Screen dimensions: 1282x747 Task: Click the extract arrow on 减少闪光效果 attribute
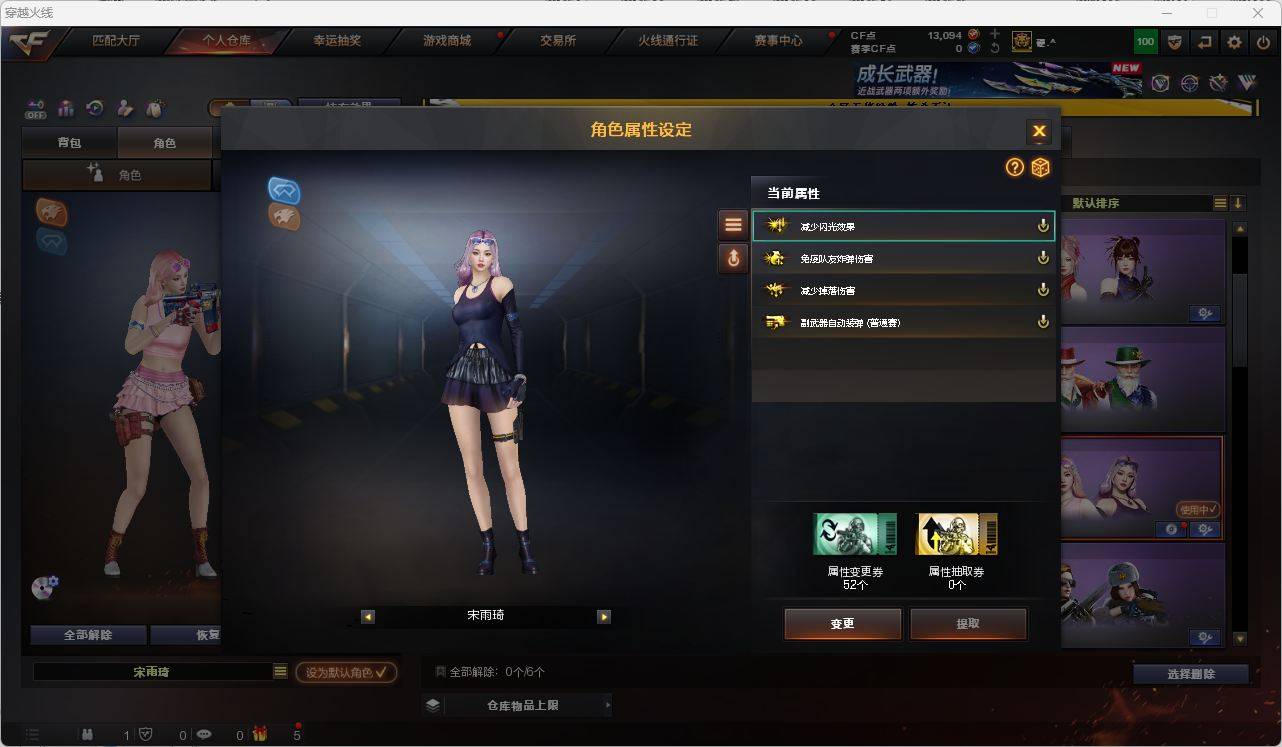point(1043,225)
